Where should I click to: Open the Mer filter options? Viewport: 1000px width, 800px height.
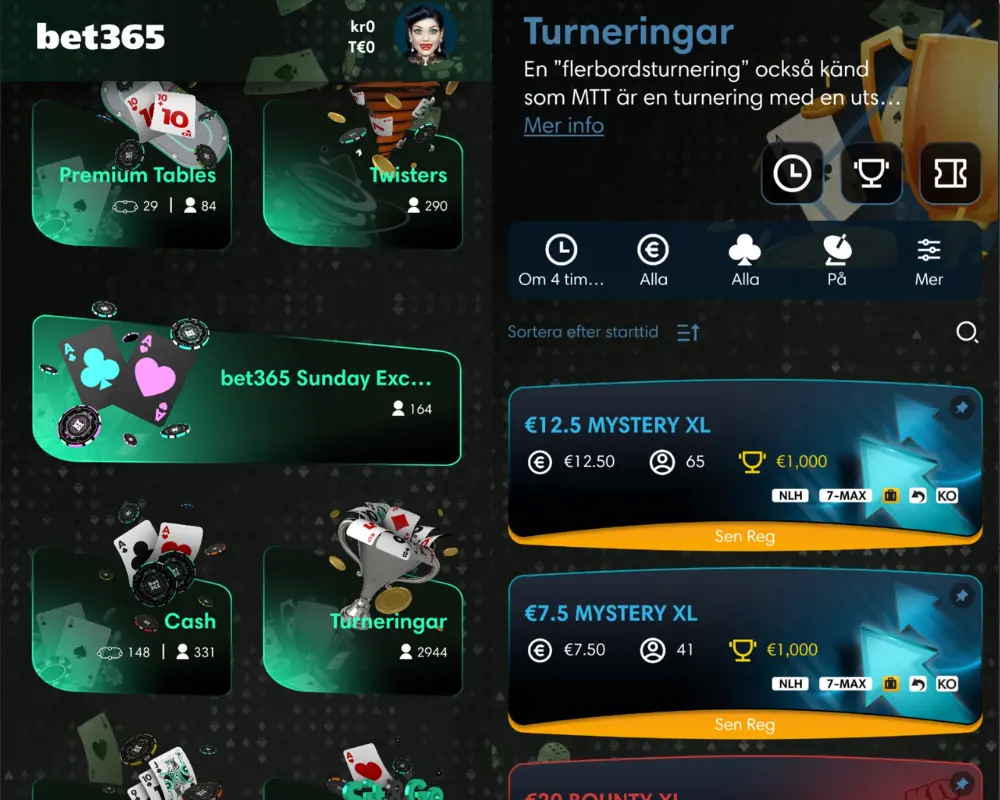[929, 261]
